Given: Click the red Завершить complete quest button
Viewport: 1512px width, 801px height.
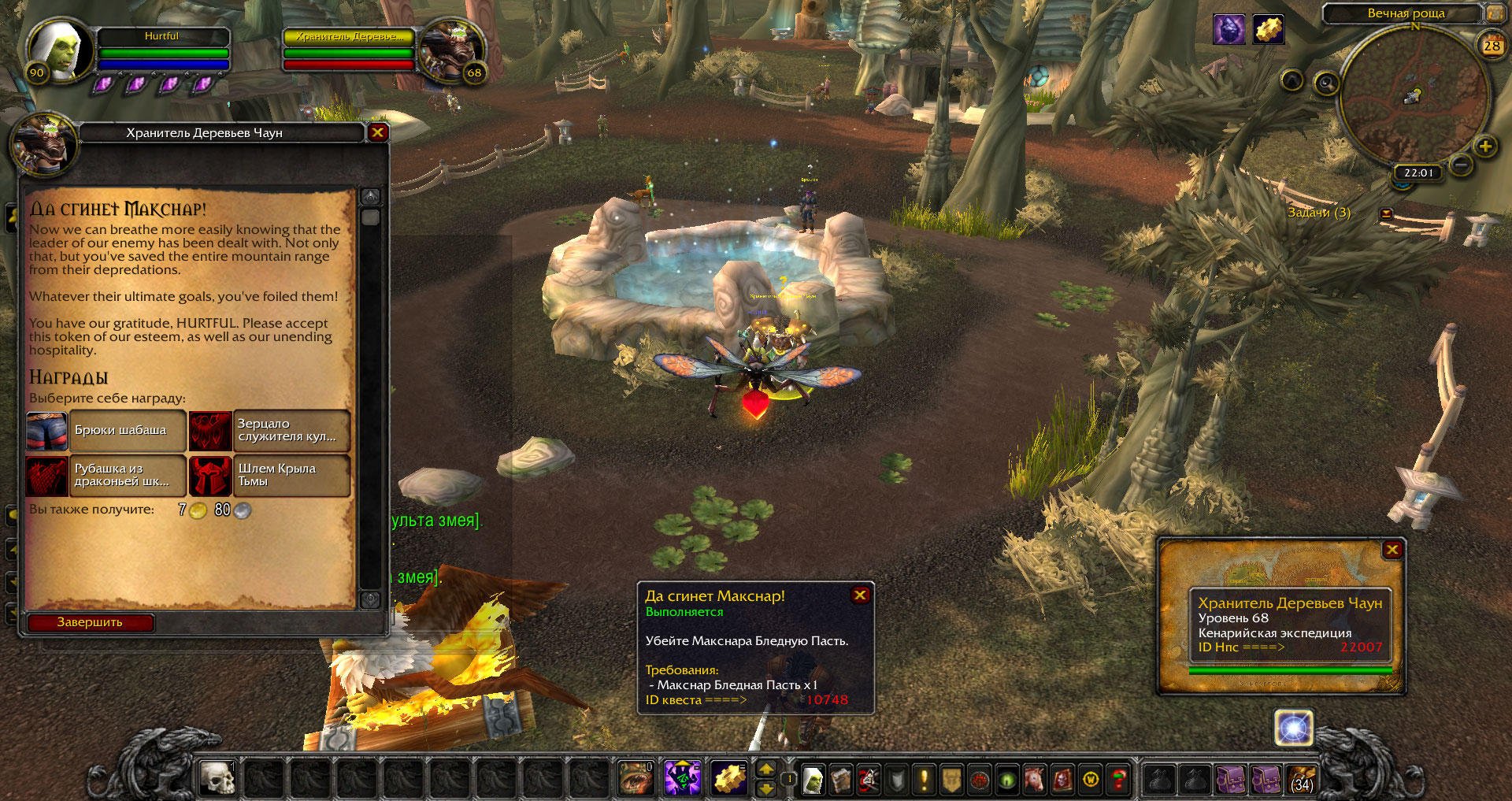Looking at the screenshot, I should (x=90, y=622).
